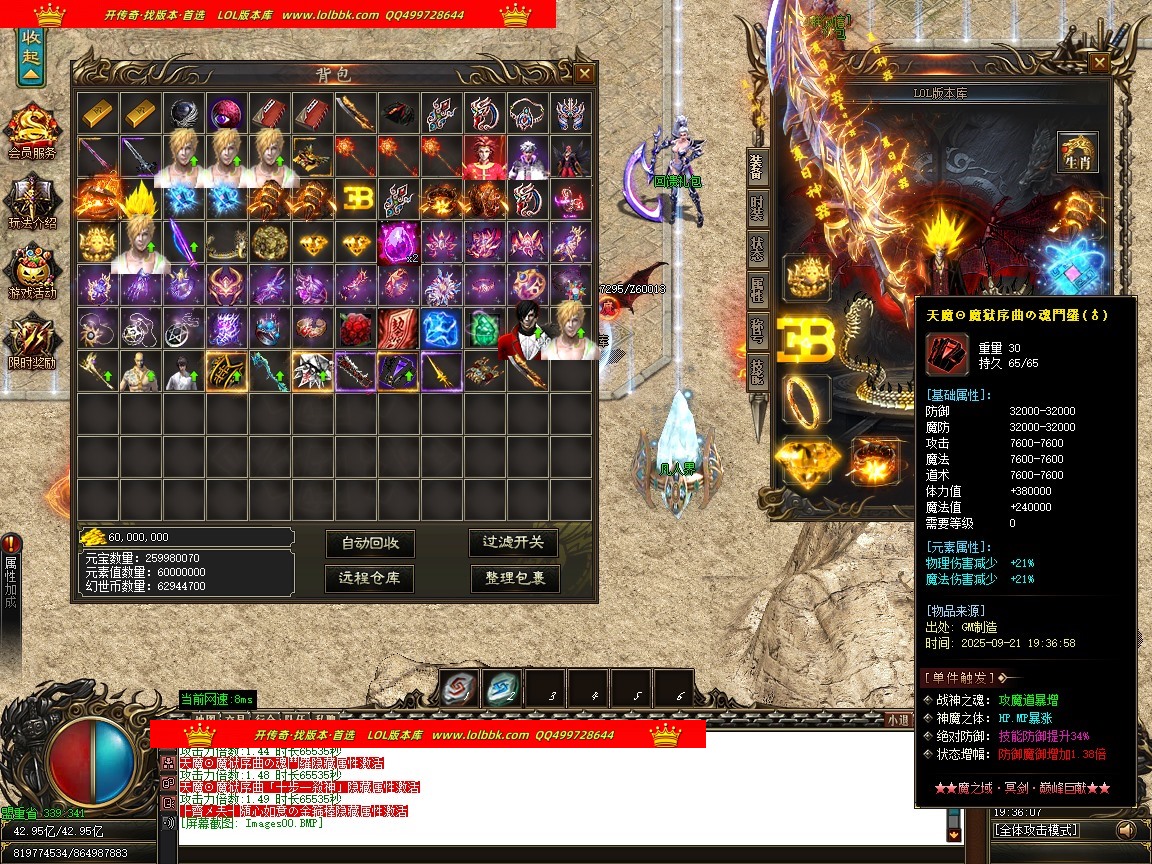The height and width of the screenshot is (864, 1152).
Task: Click the 自动回收 auto-recycle button
Action: point(370,543)
